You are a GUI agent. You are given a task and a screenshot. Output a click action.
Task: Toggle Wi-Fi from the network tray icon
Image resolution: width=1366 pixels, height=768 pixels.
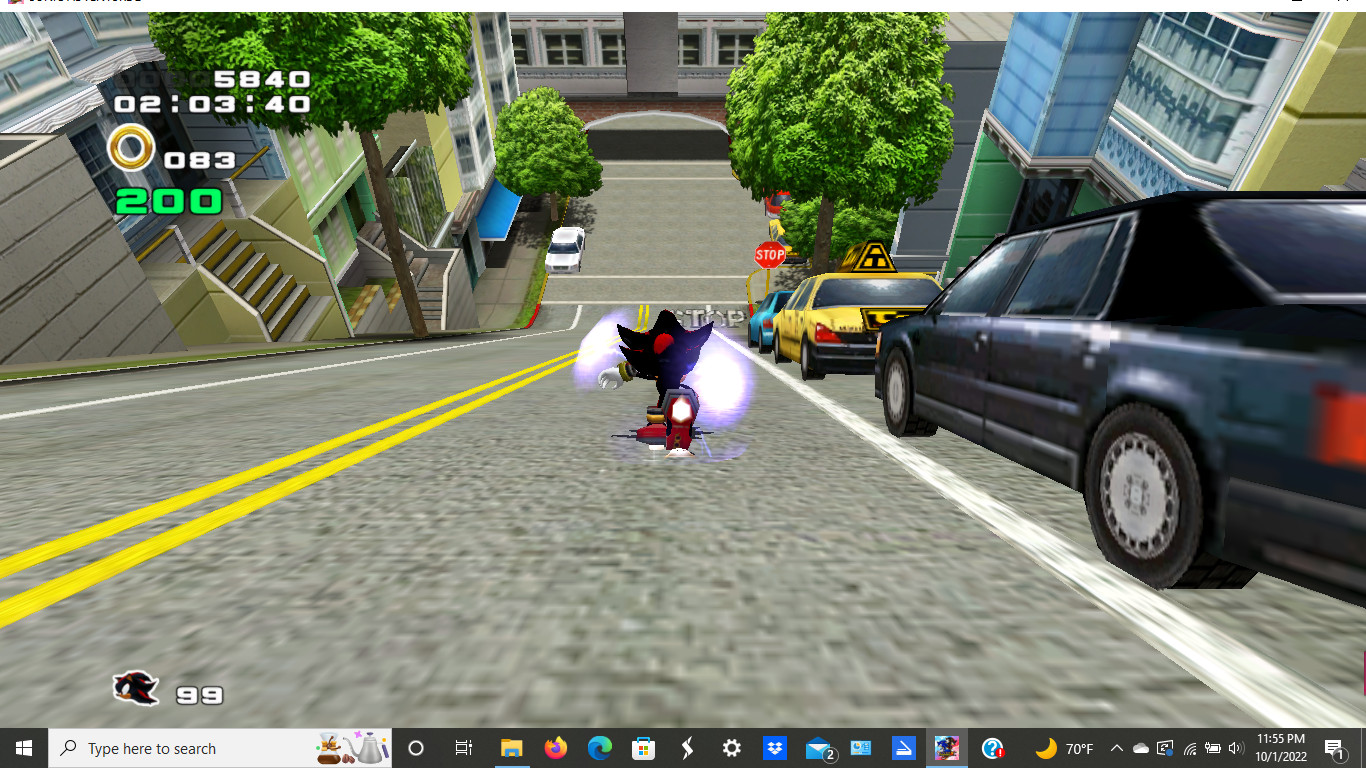click(x=1191, y=748)
